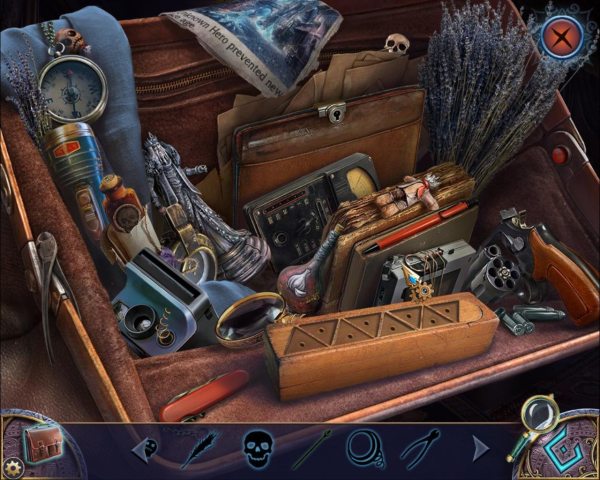Select the feather silhouette item
Image resolution: width=600 pixels, height=480 pixels.
200,447
